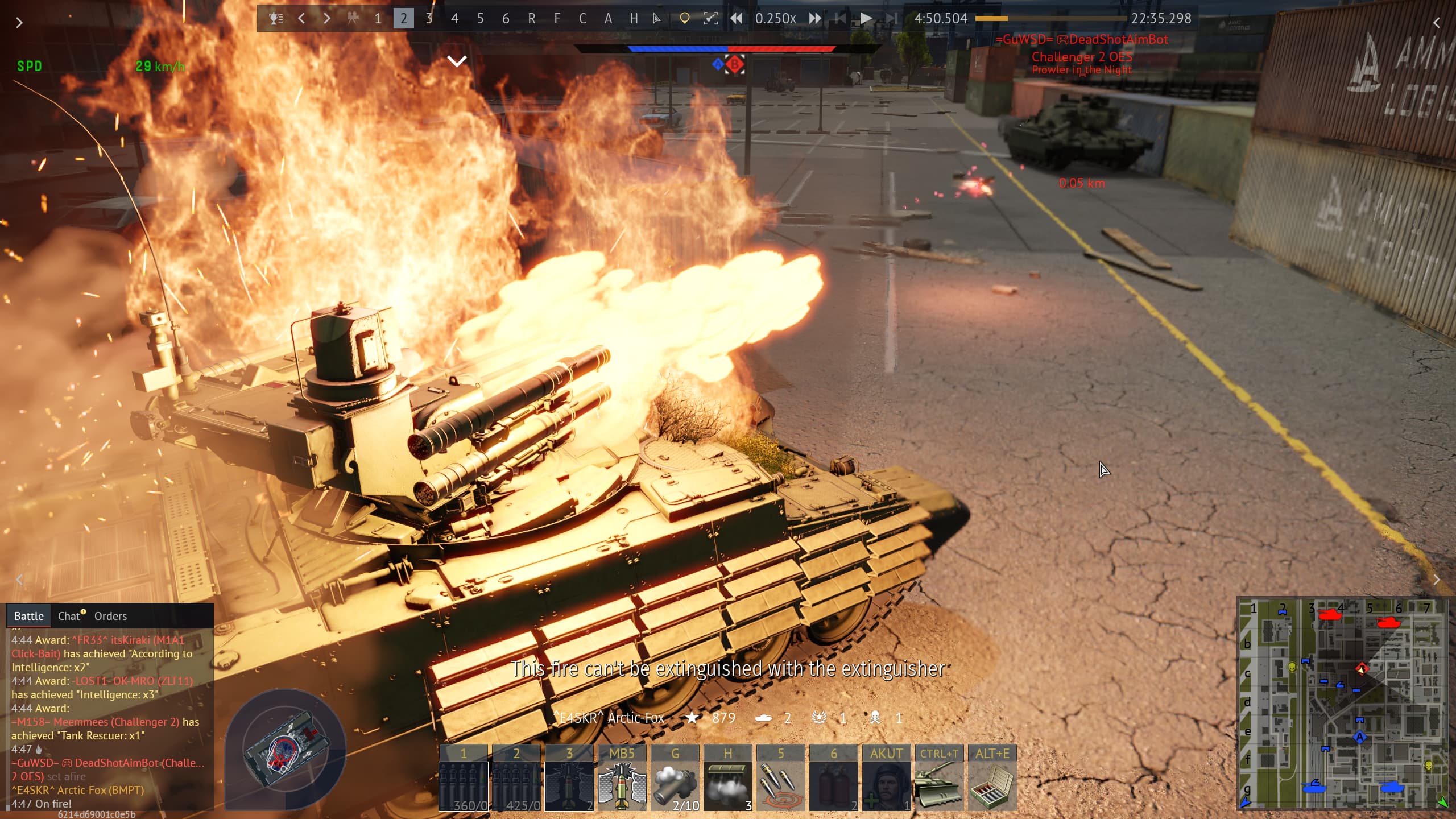This screenshot has height=819, width=1456.
Task: Open the Chat tab
Action: [x=69, y=616]
